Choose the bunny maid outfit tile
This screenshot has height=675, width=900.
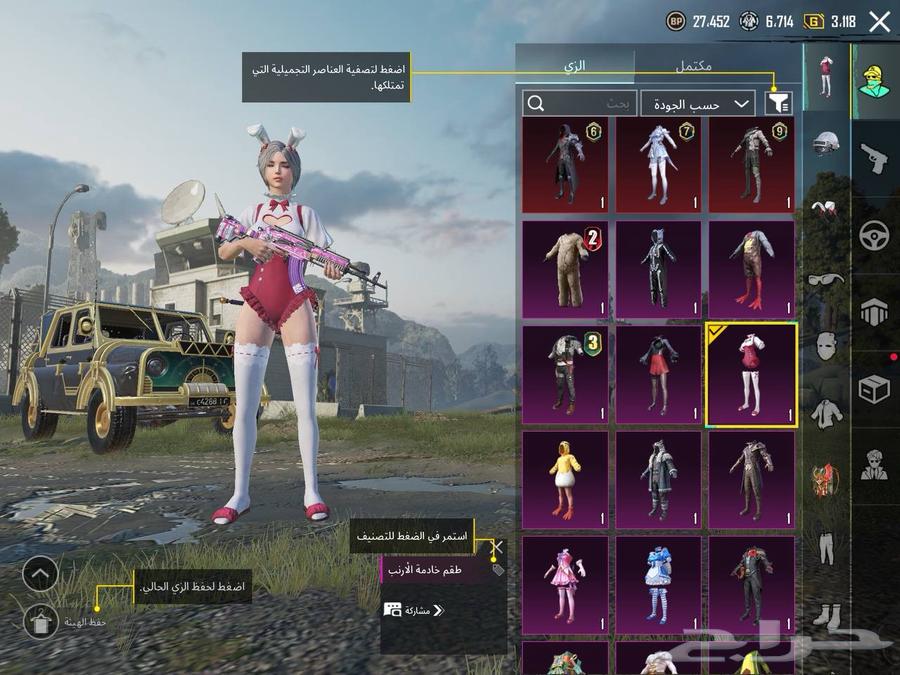coord(751,374)
